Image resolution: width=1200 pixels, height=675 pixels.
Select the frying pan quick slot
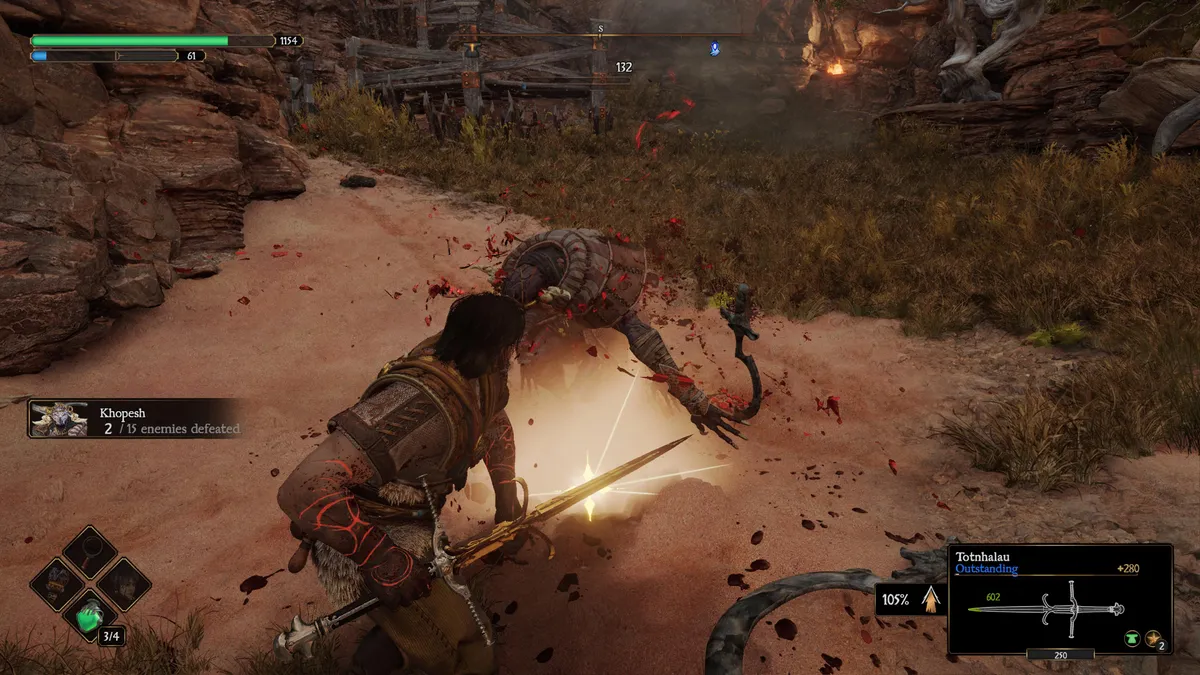pos(91,551)
